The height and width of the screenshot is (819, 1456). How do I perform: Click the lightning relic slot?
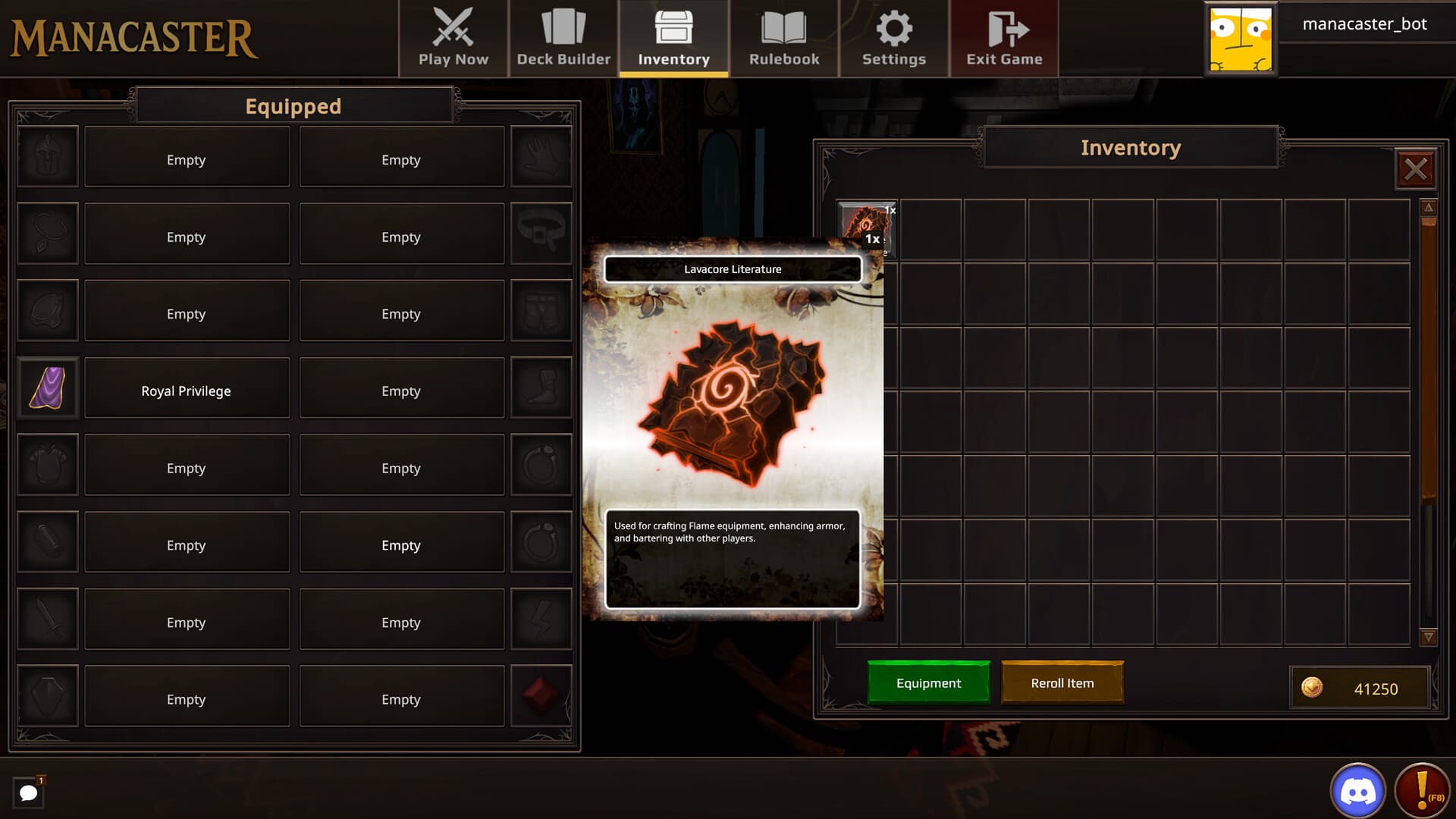[x=541, y=619]
